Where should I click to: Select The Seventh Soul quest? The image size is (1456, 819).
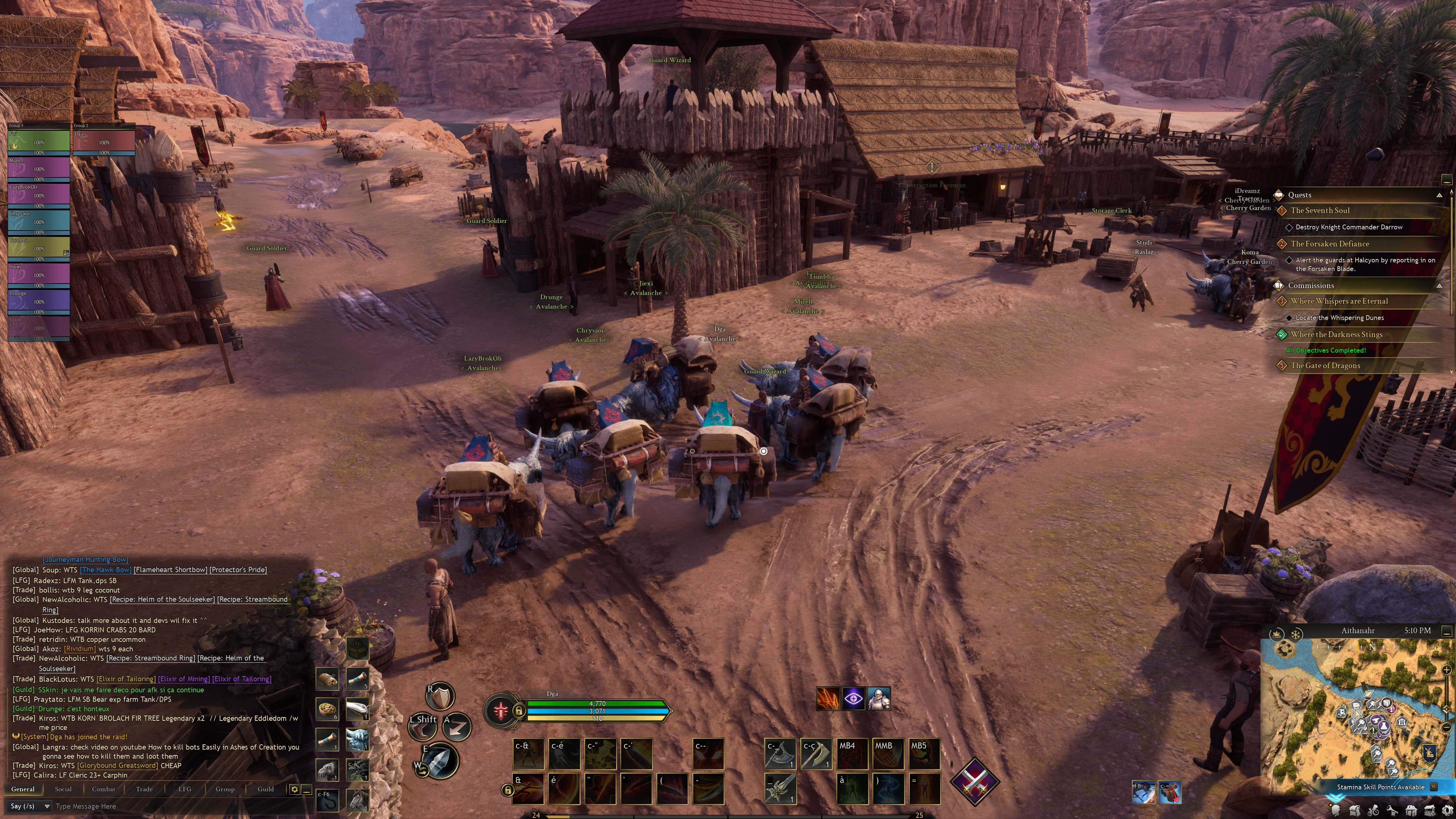tap(1320, 210)
